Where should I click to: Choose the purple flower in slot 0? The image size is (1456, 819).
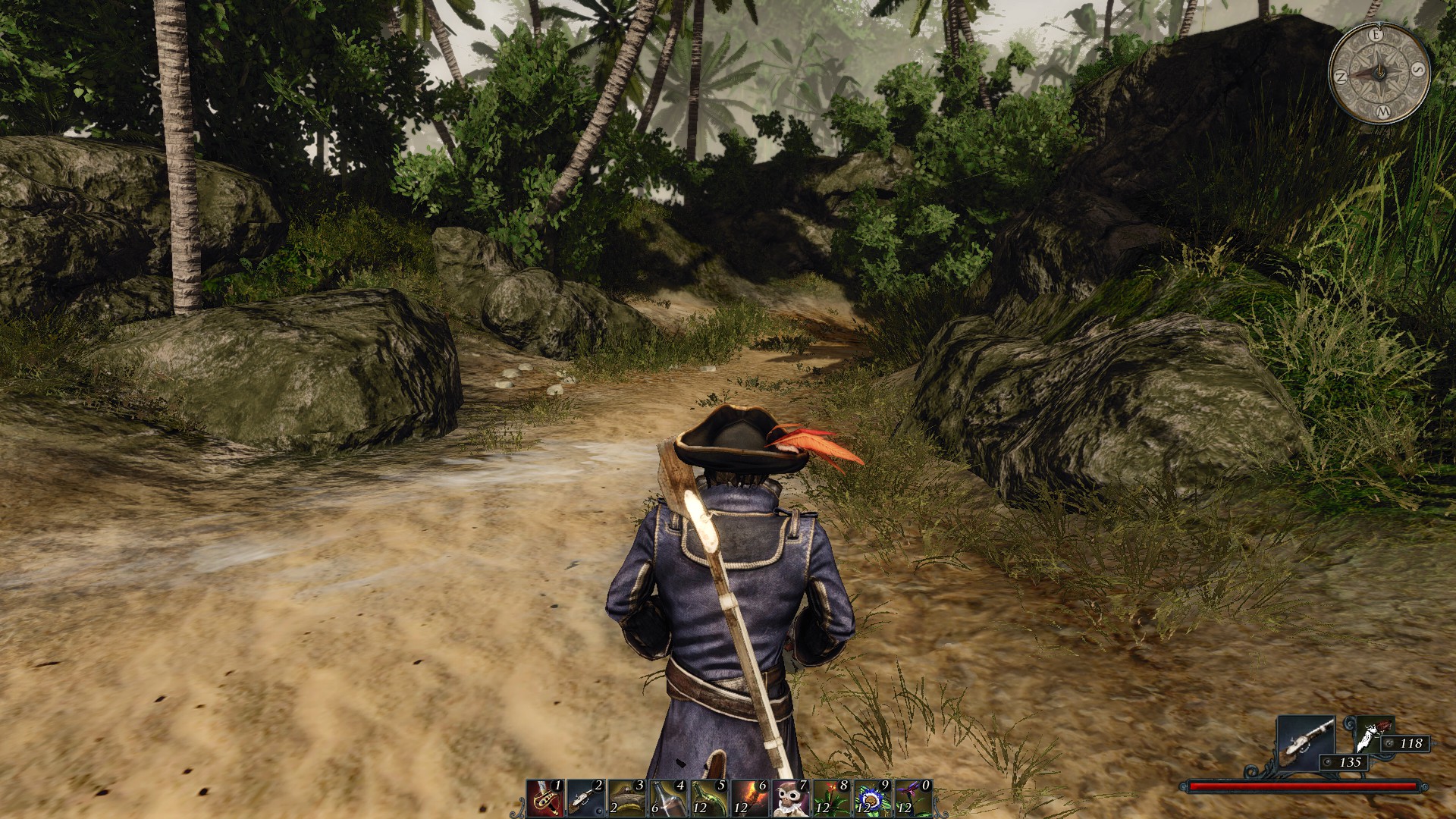click(x=913, y=798)
